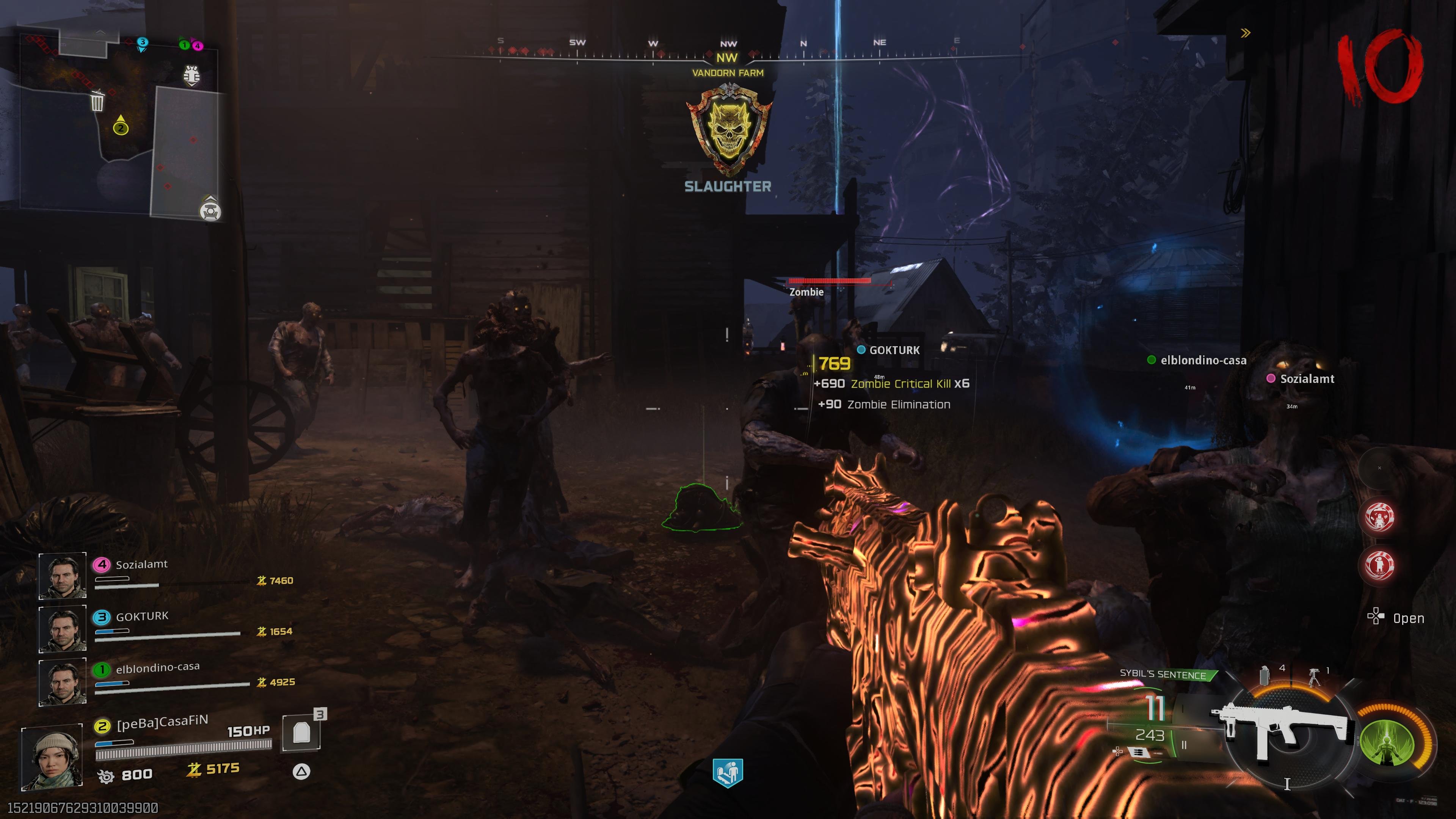The width and height of the screenshot is (1456, 819).
Task: Select the smoke canister tactical icon
Action: click(x=1265, y=675)
